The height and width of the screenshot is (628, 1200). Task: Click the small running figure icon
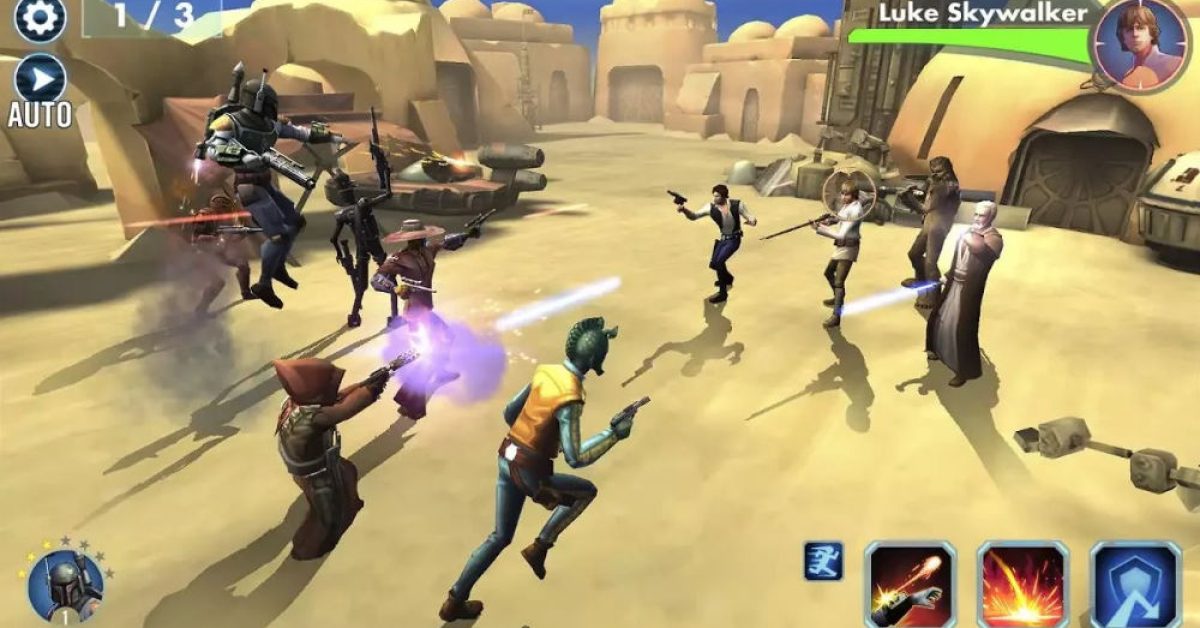click(823, 562)
